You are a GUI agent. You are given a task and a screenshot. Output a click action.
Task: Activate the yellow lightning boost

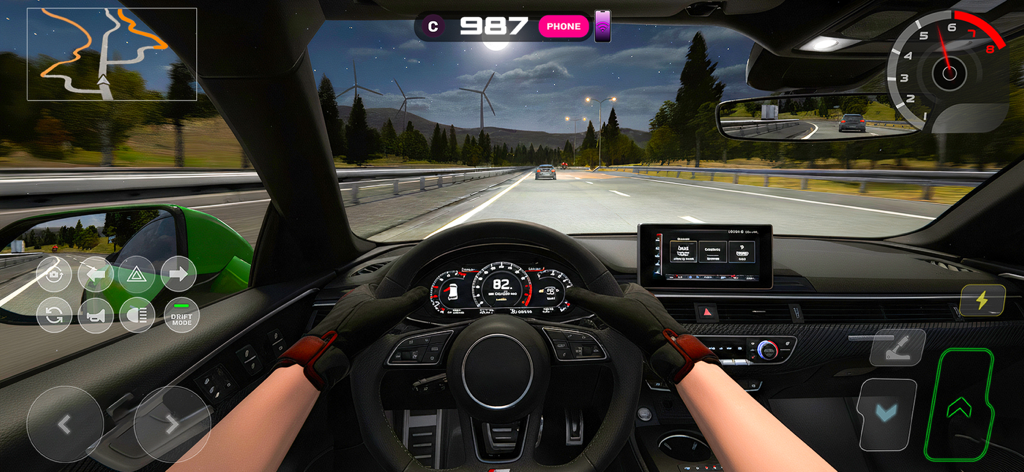(982, 300)
